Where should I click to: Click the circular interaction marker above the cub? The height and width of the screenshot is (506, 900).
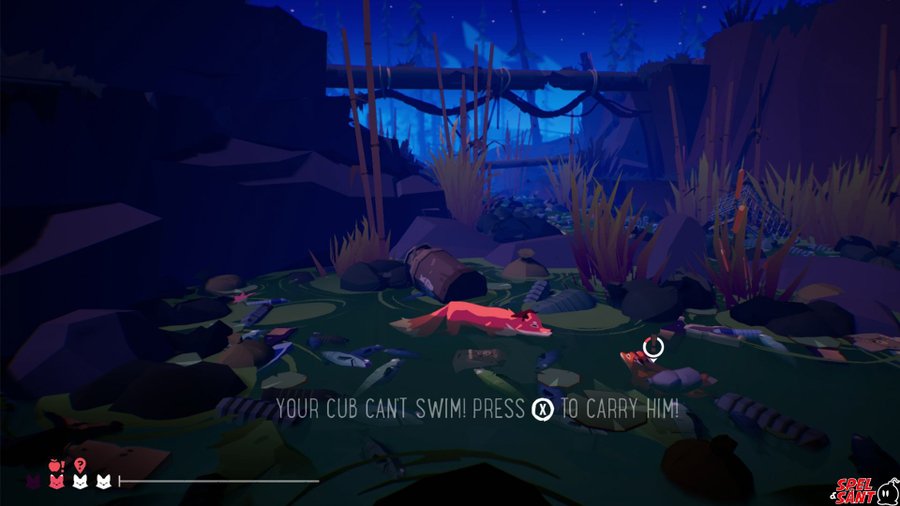coord(653,347)
